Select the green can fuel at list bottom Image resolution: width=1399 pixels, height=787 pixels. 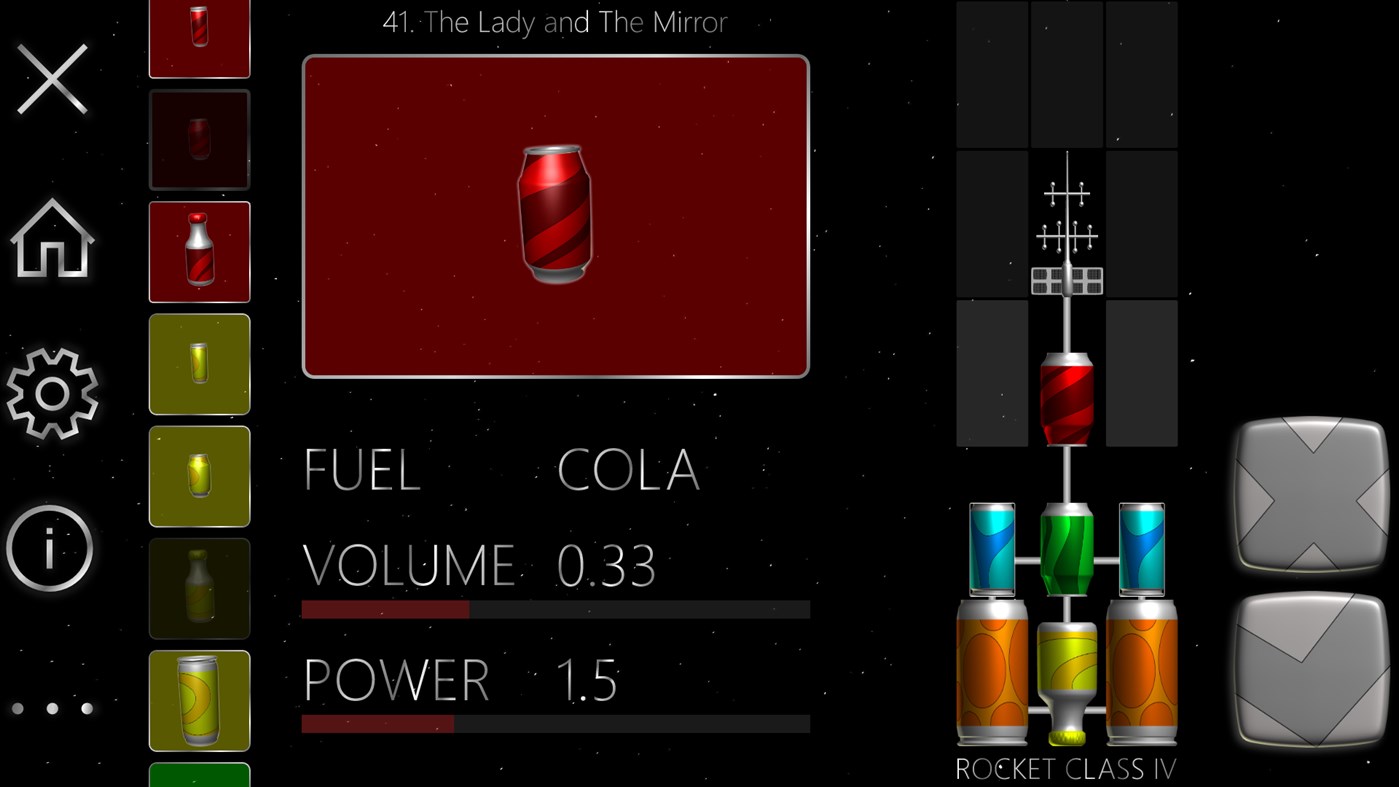coord(199,778)
